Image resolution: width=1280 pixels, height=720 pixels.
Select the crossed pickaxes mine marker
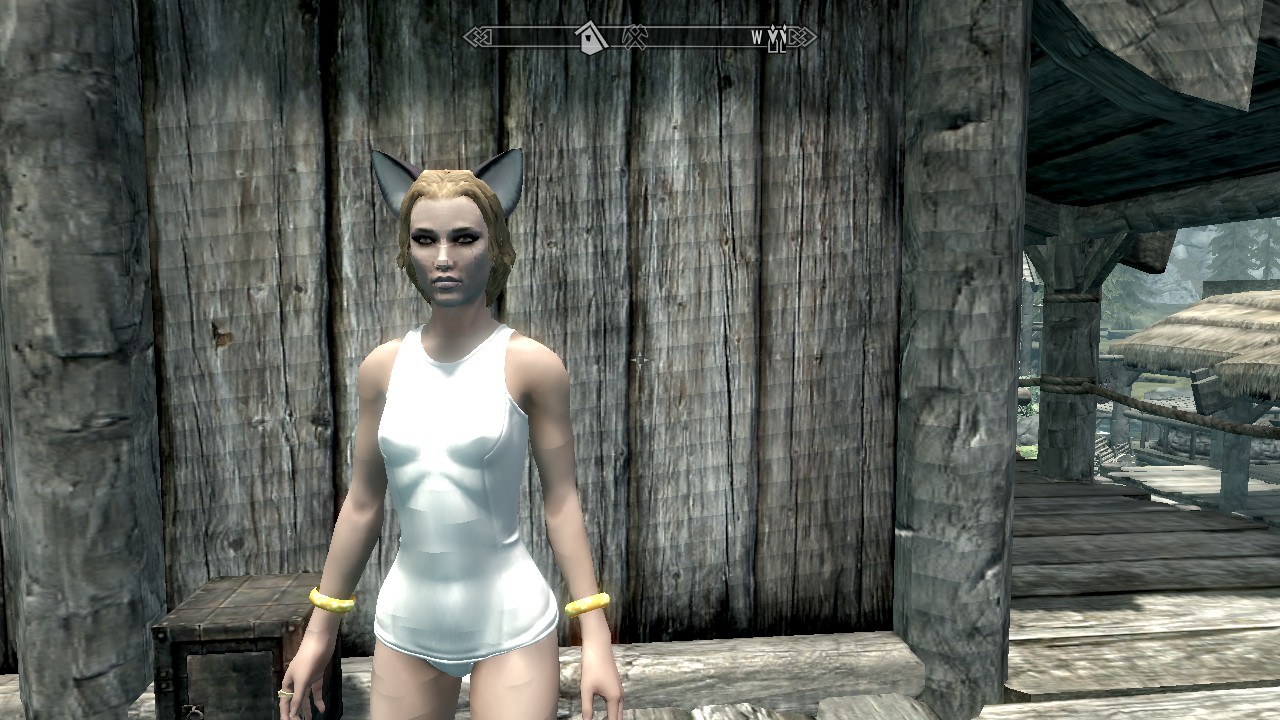point(633,38)
